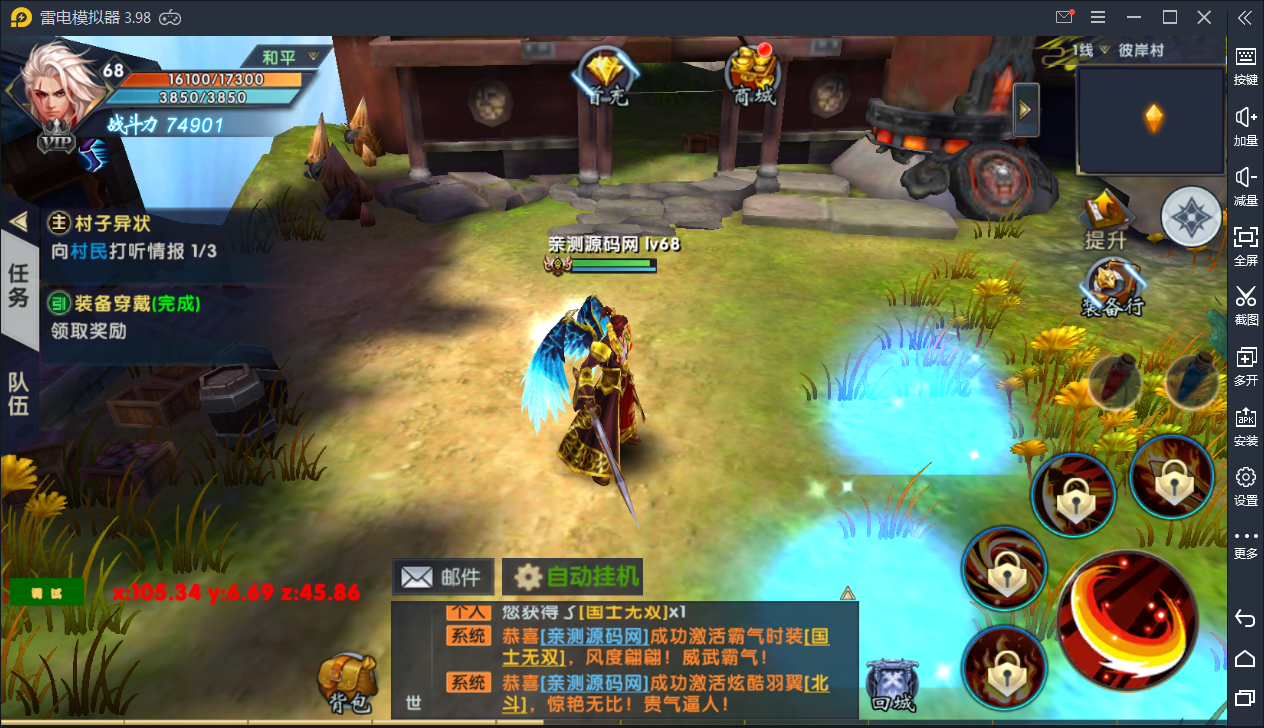Click the emulator 截图 screenshot tool
Viewport: 1264px width, 728px height.
[1245, 304]
